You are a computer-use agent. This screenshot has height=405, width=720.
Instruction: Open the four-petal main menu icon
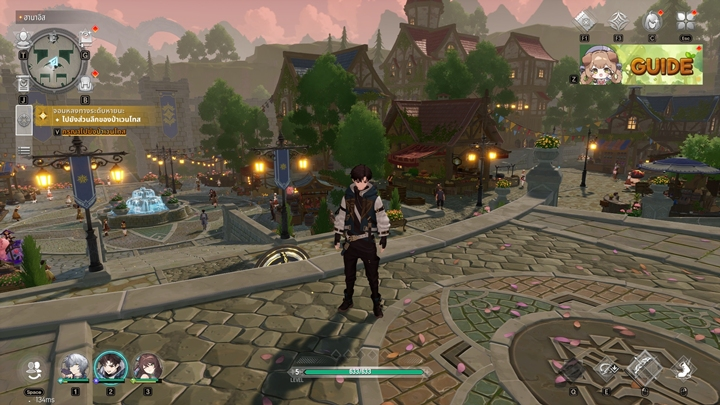click(686, 21)
